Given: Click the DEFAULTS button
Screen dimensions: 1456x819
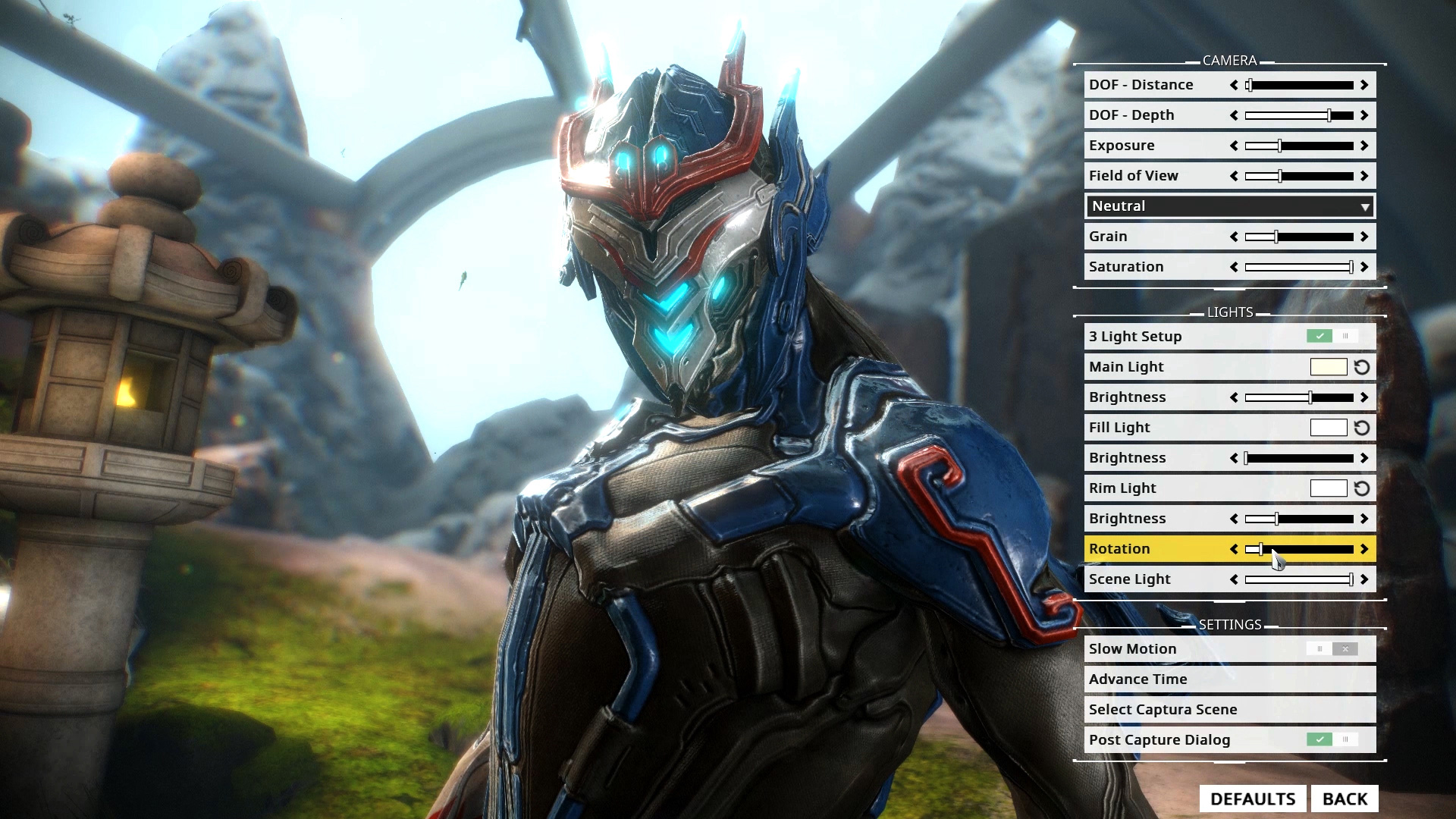Looking at the screenshot, I should [1254, 798].
